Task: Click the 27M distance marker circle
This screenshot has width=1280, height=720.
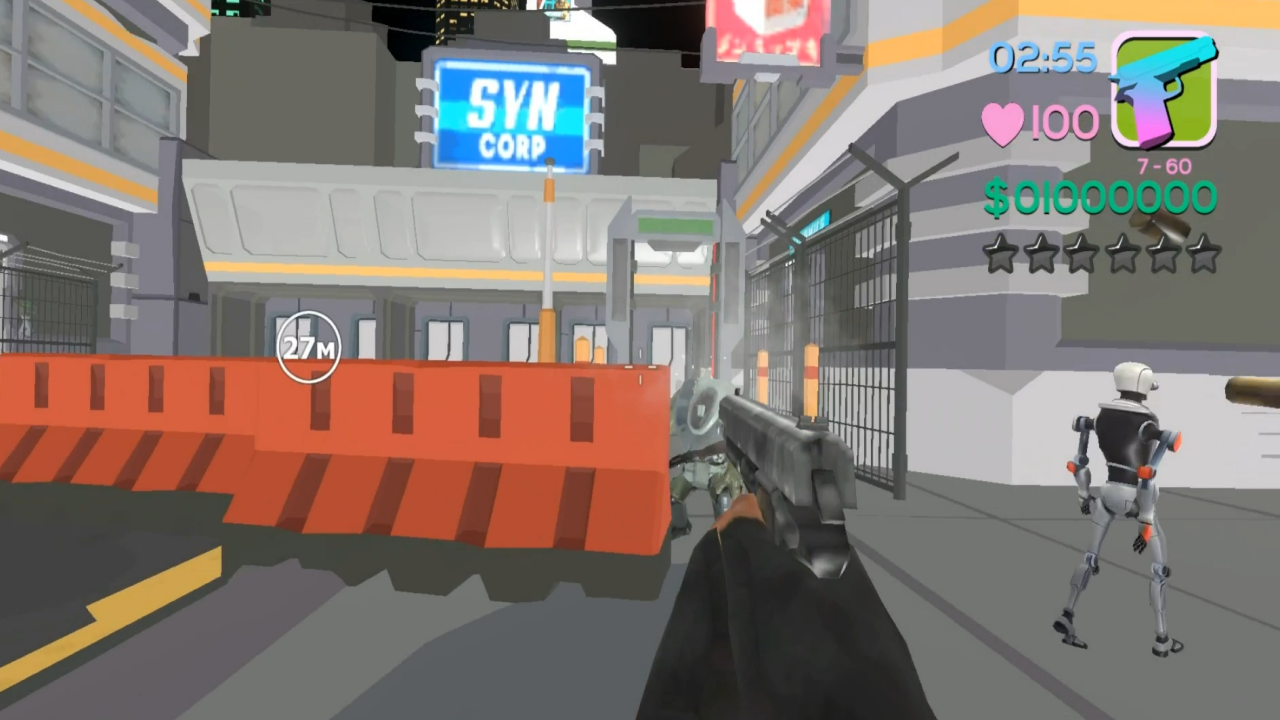Action: (308, 347)
